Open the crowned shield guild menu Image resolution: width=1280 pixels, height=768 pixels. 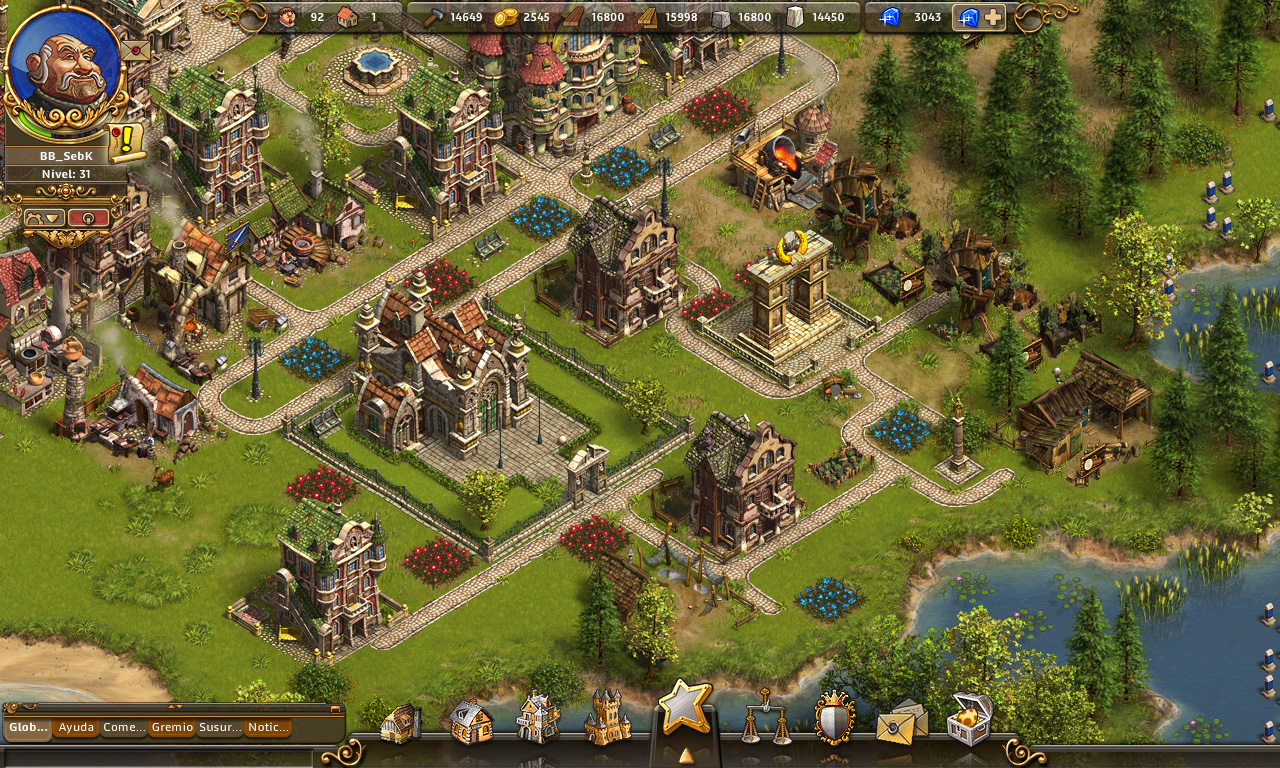pos(834,718)
